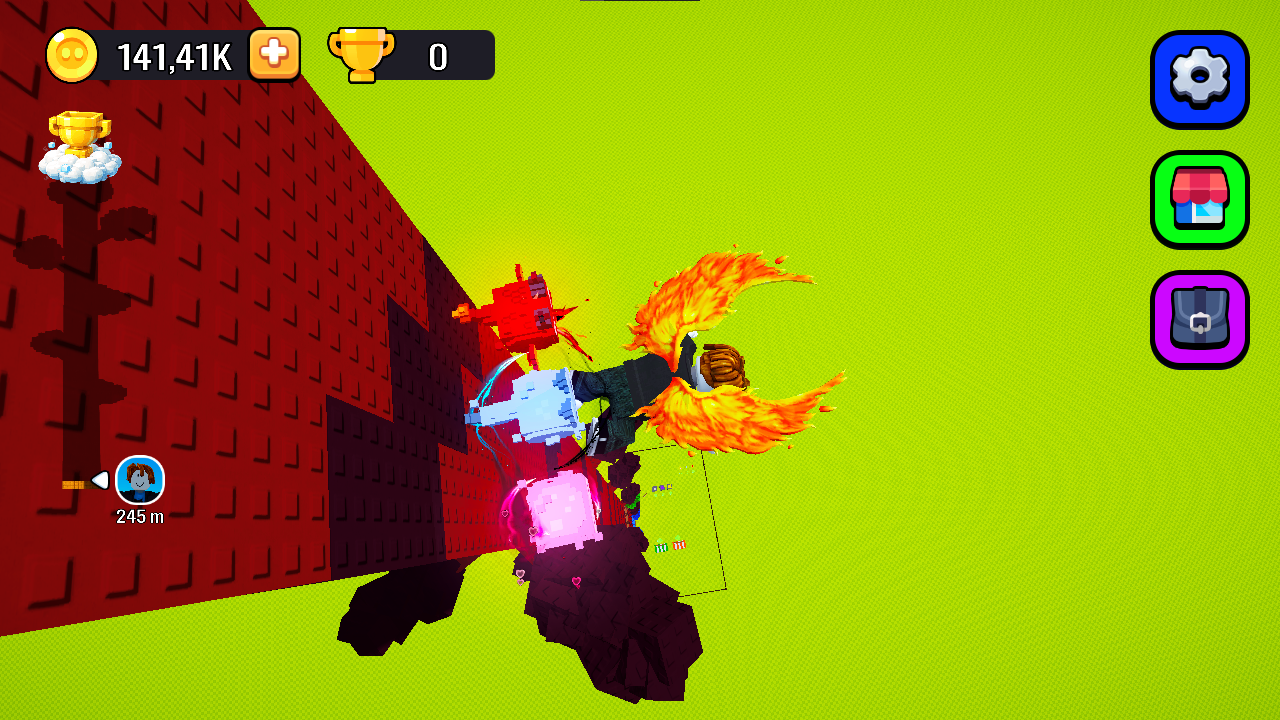This screenshot has width=1280, height=720.
Task: Click the trophy icon beside the zero counter
Action: (360, 55)
